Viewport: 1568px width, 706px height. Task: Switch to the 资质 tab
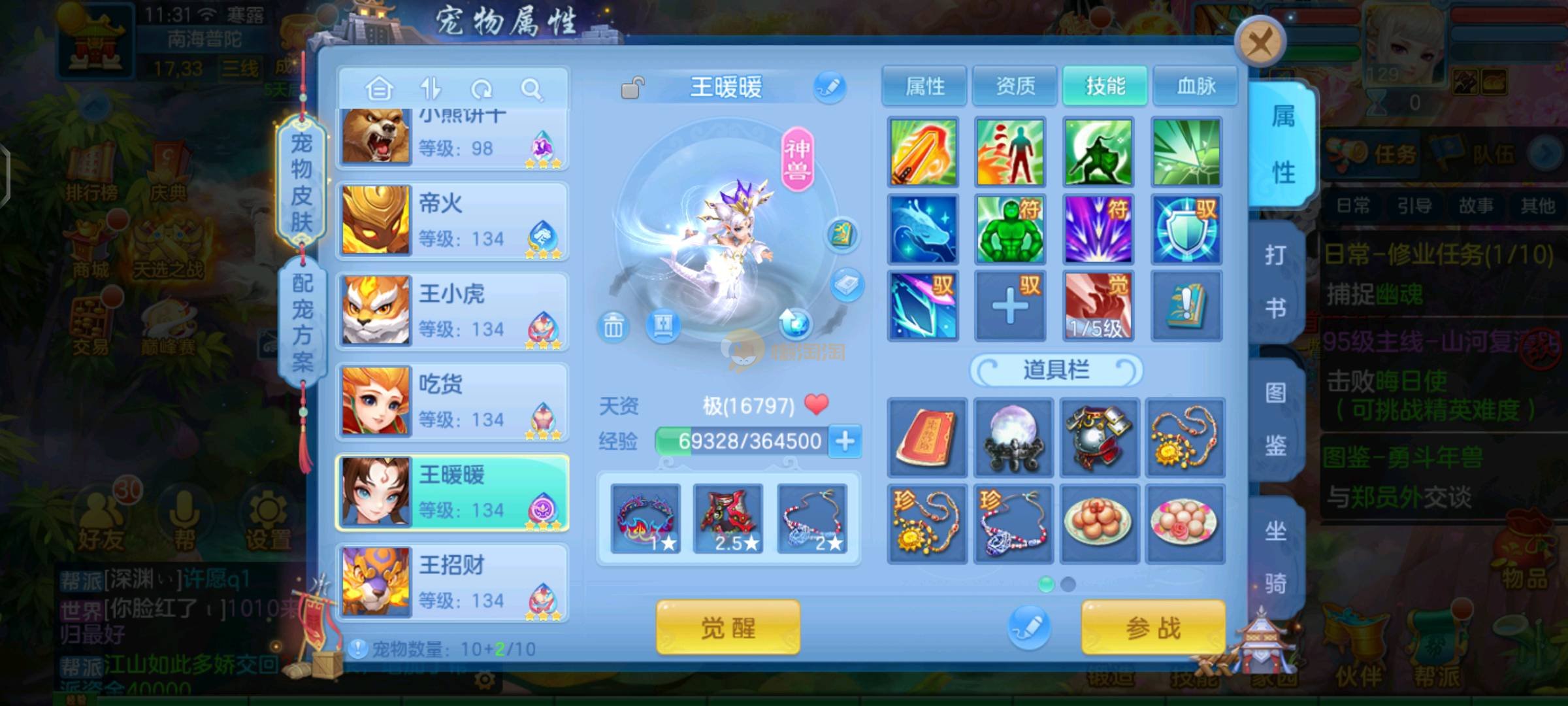[x=1015, y=86]
